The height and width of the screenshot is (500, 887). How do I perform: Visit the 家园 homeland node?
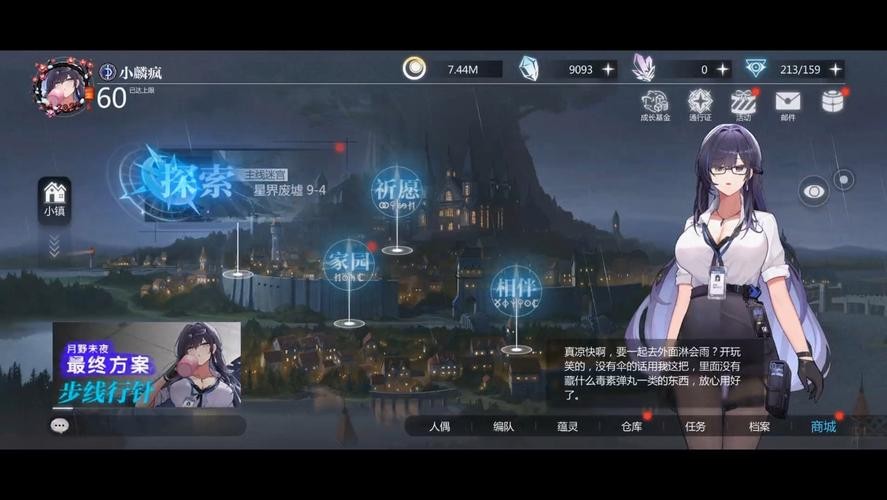point(349,264)
